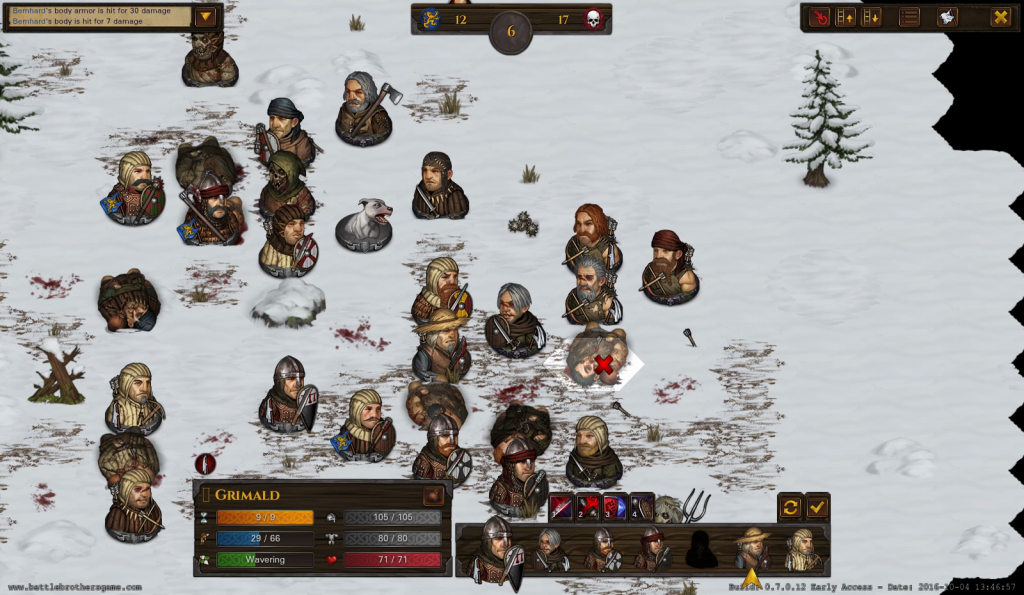Click the red flee/retreat arrow button
1024x595 pixels.
tap(819, 17)
